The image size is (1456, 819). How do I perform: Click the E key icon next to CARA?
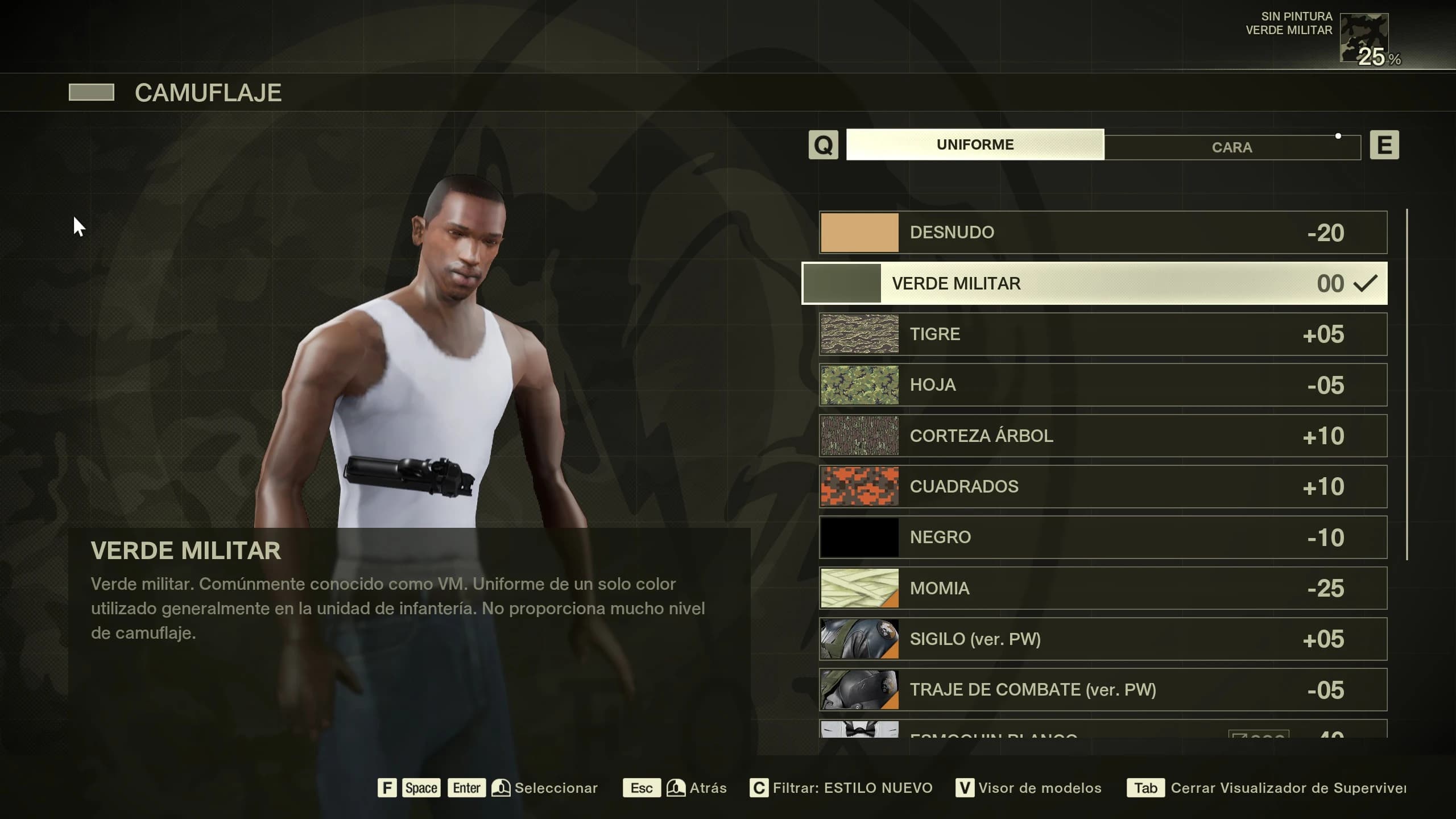tap(1385, 146)
